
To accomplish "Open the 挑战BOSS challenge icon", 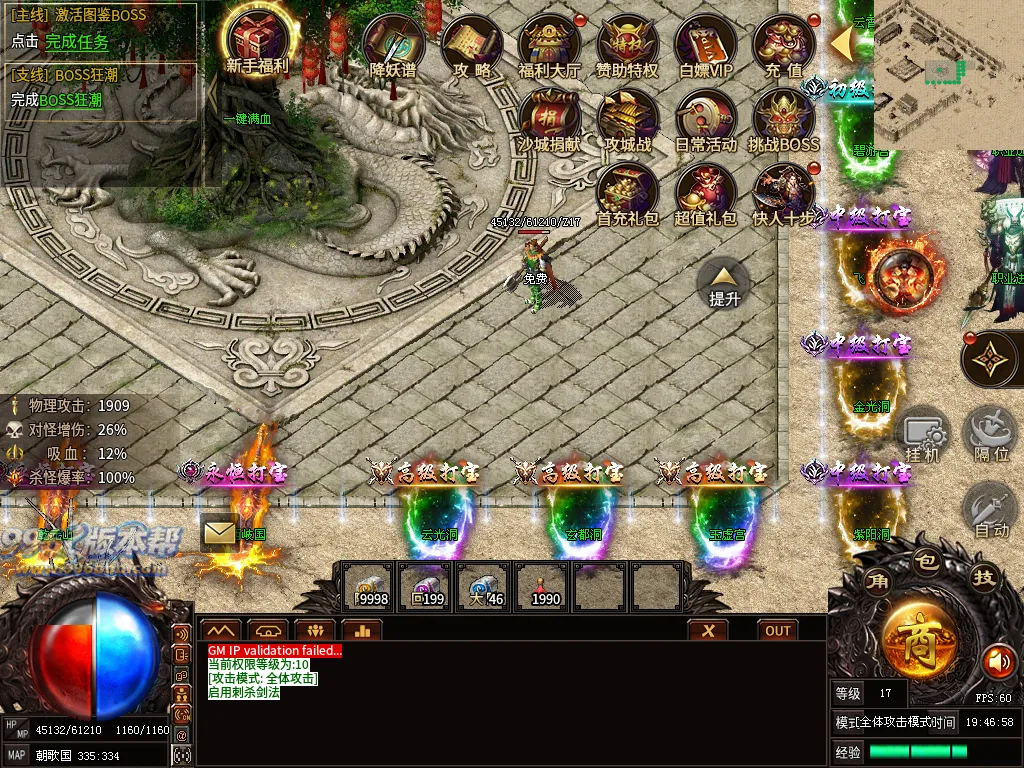I will click(783, 118).
